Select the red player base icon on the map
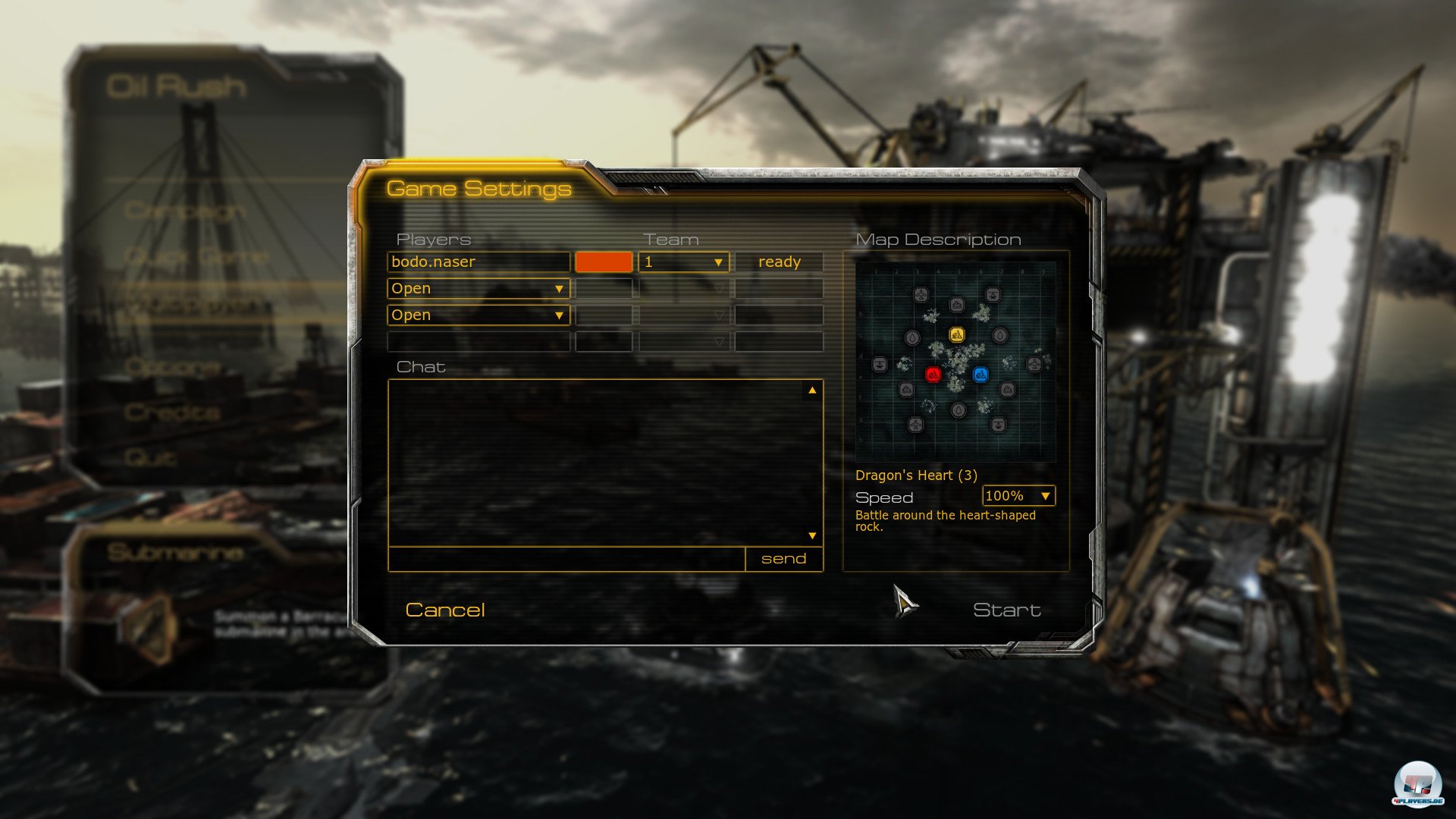This screenshot has width=1456, height=819. (934, 375)
